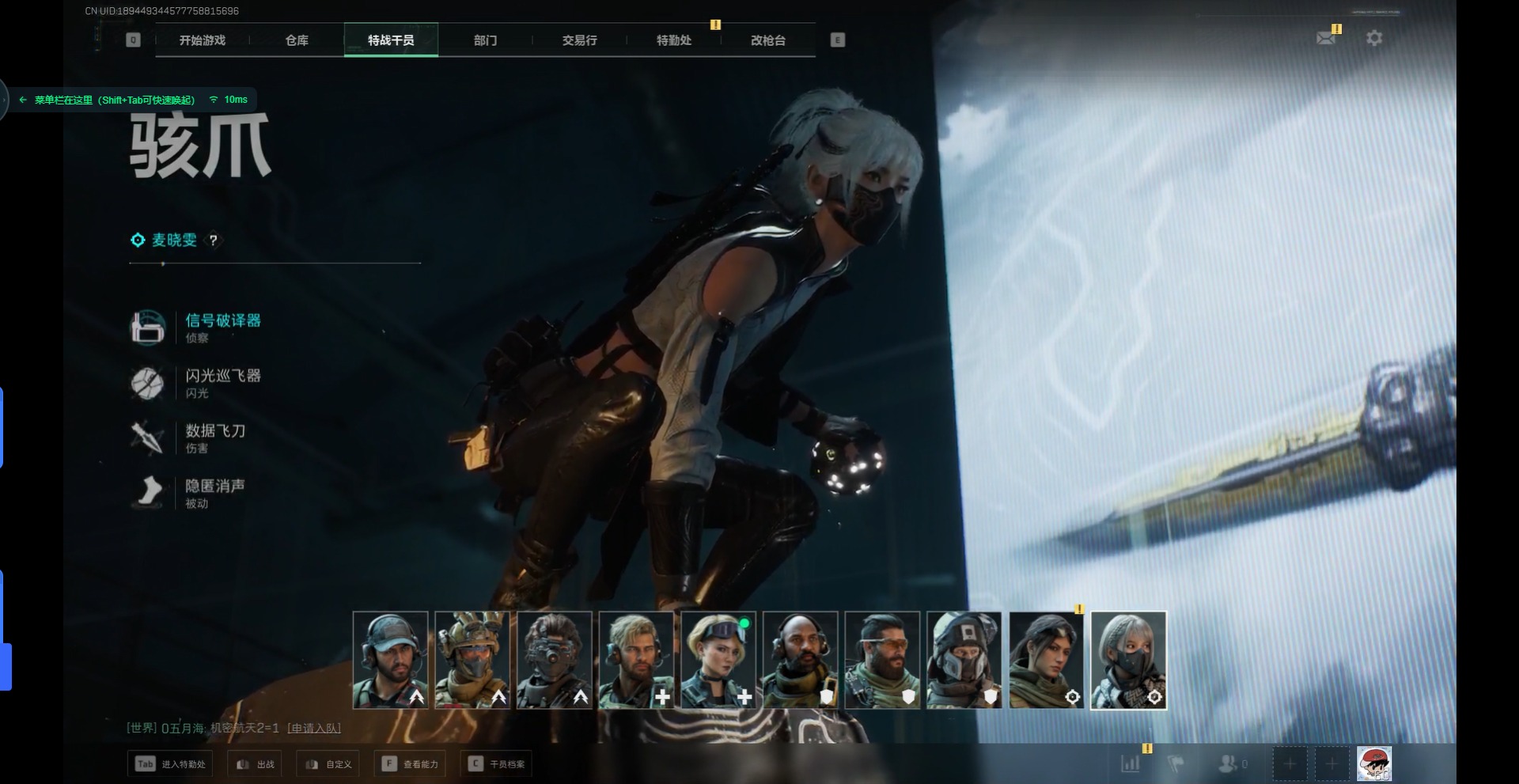
Task: Click the 出战 deploy button
Action: tap(256, 764)
